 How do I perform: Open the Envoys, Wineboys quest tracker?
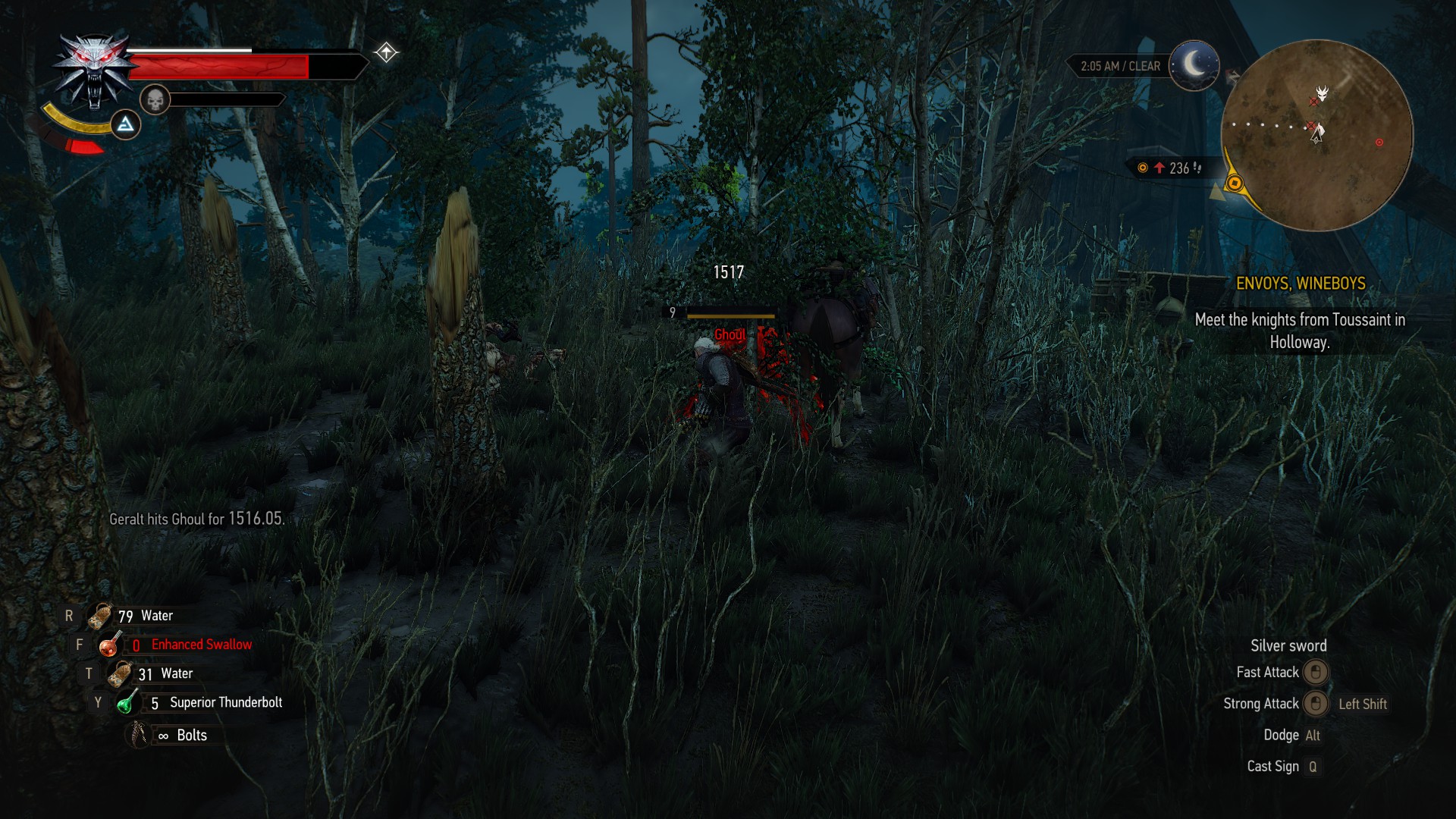point(1300,284)
